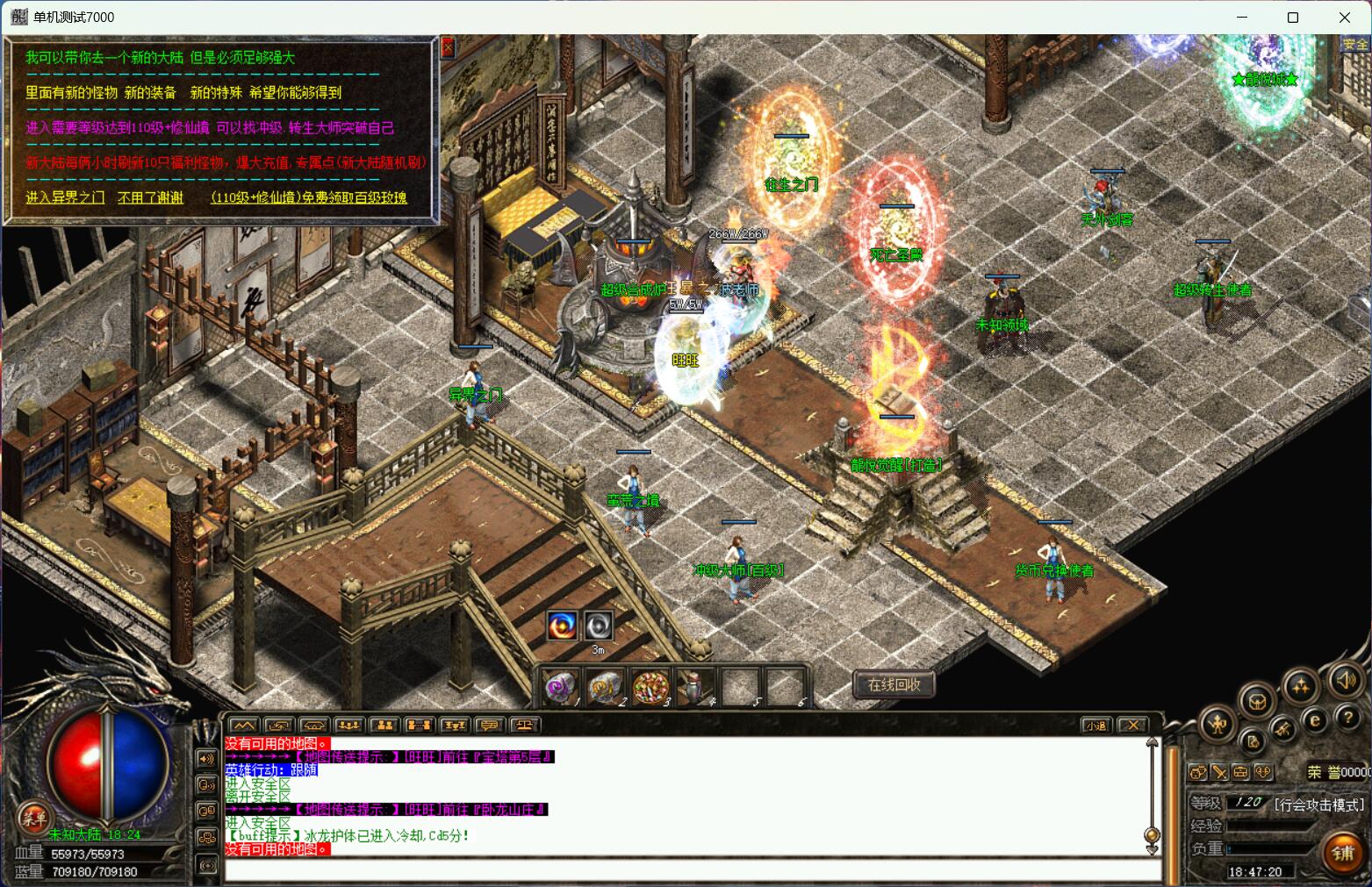Open the character panel warrior icon
This screenshot has width=1372, height=887.
[x=1218, y=725]
